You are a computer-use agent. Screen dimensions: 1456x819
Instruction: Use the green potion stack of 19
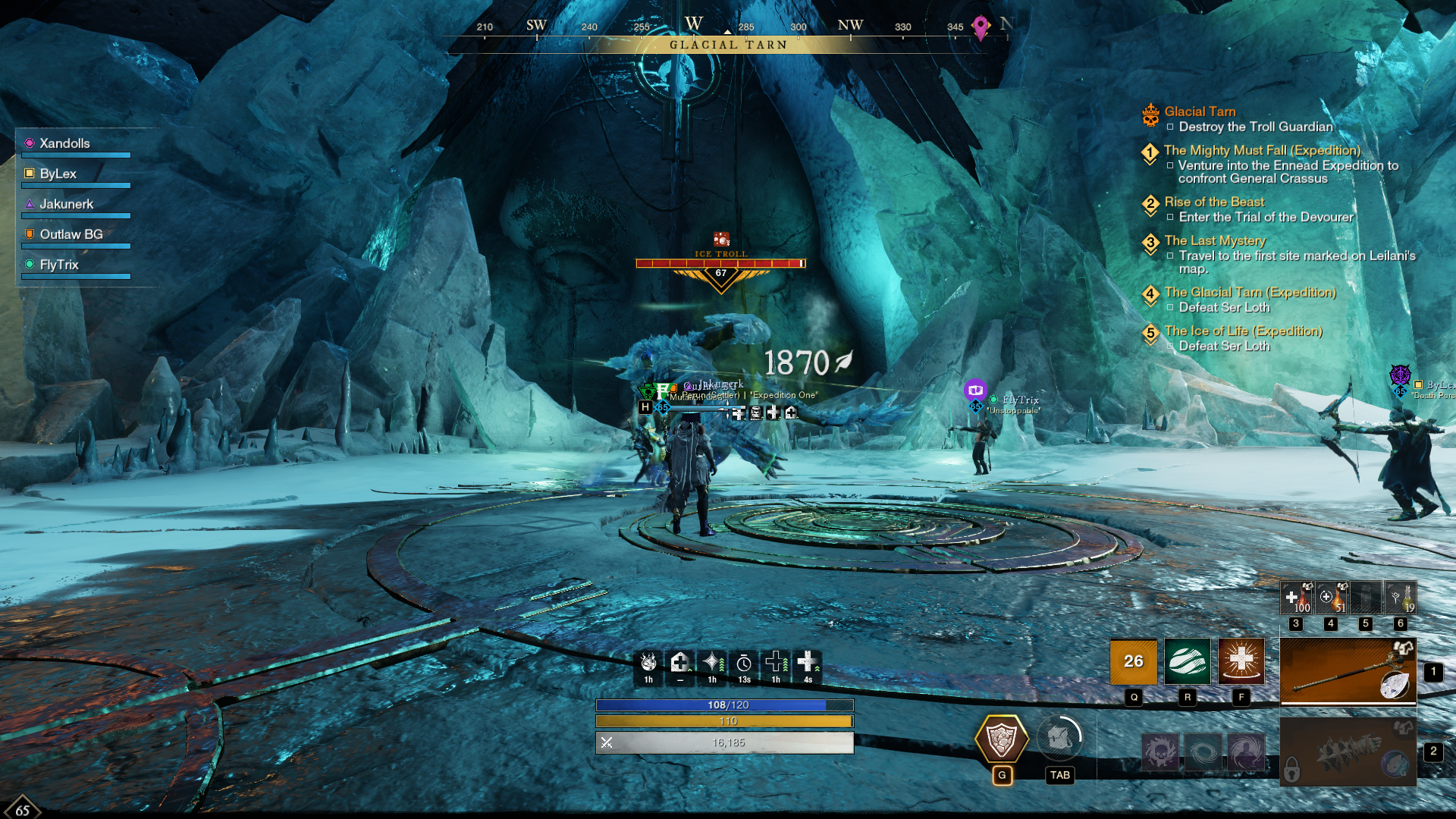[x=1401, y=598]
